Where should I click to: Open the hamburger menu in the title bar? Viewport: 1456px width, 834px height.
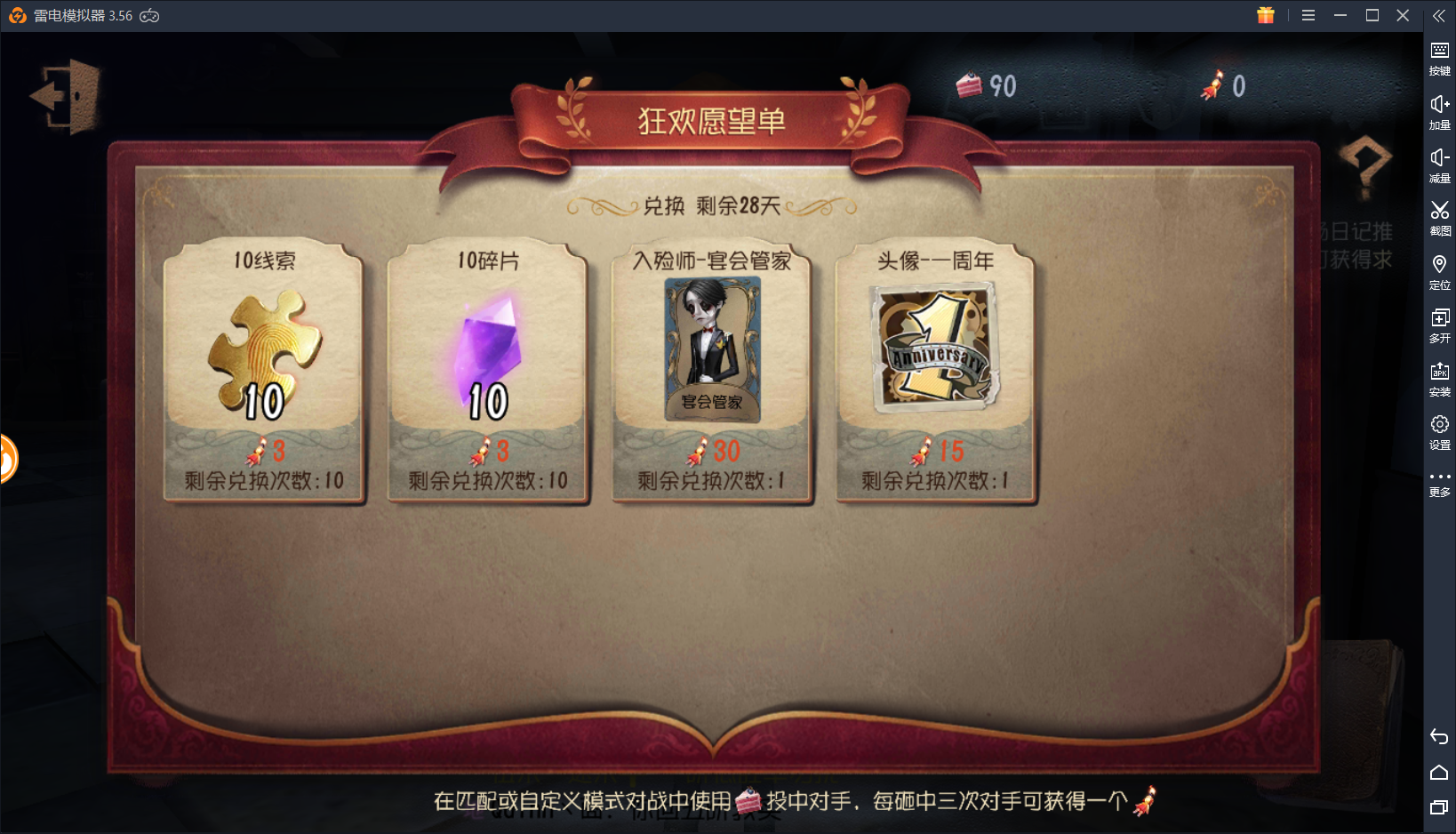(1308, 15)
